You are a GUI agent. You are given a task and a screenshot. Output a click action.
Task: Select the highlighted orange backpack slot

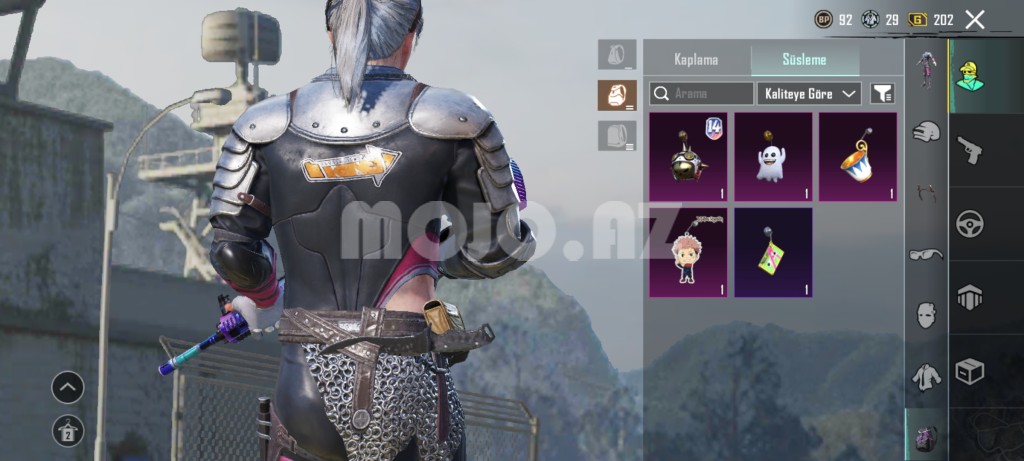click(x=617, y=95)
